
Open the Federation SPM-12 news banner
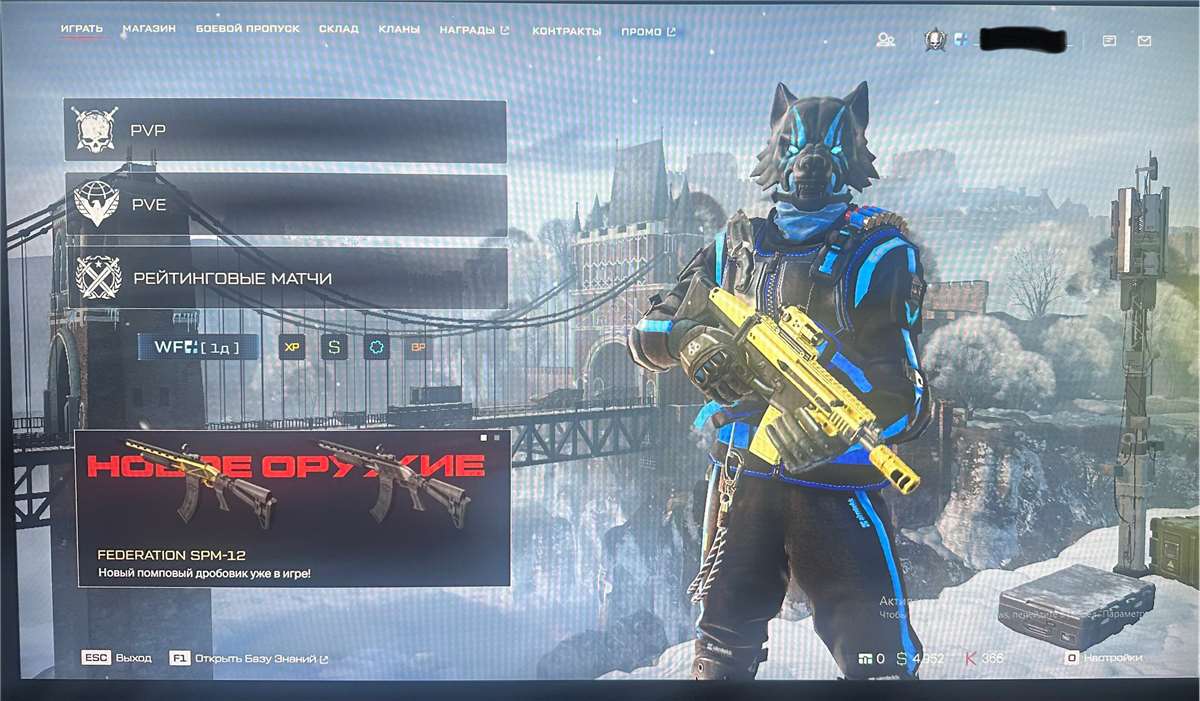point(293,508)
